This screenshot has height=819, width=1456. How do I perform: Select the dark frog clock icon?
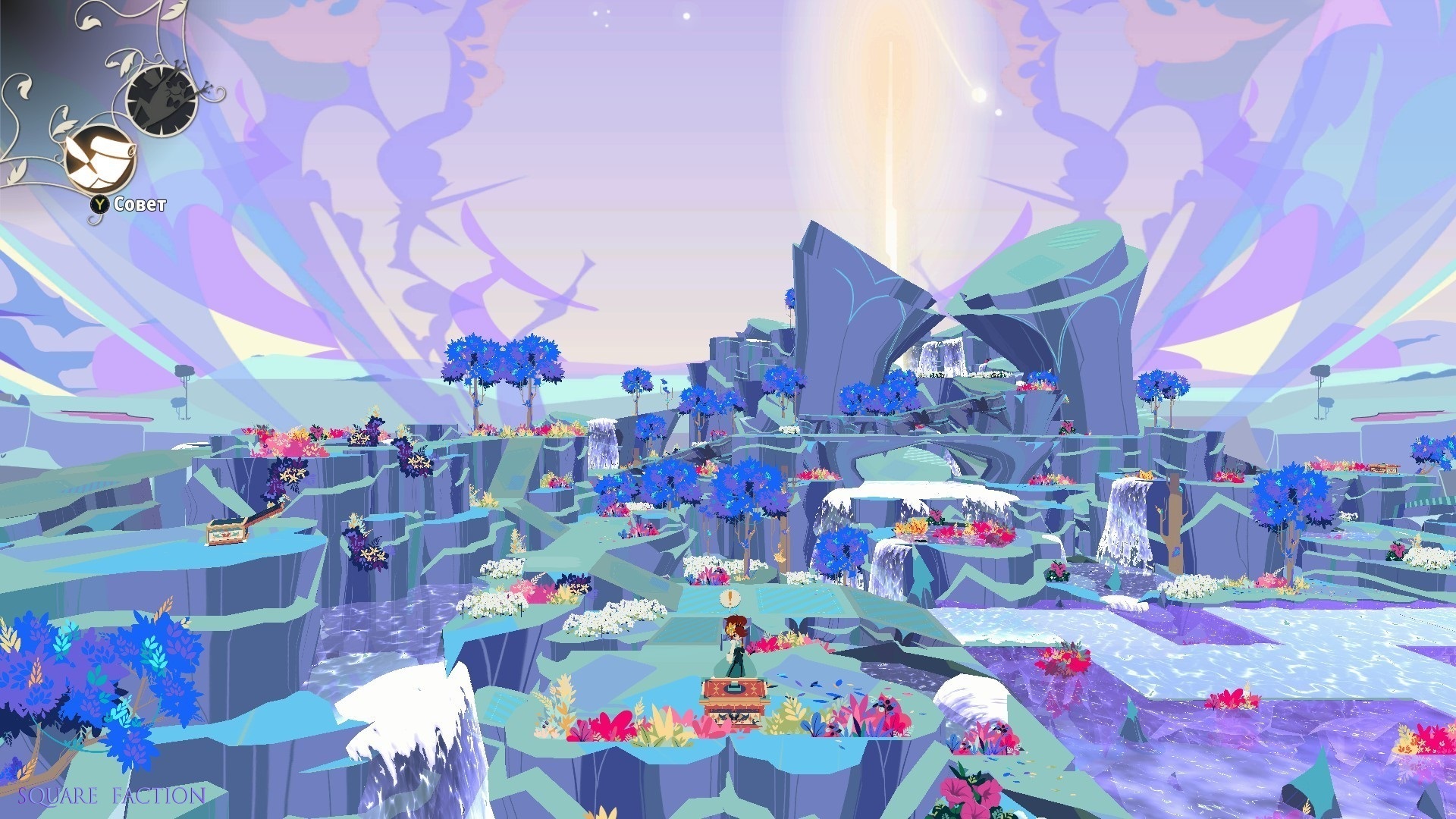[162, 100]
